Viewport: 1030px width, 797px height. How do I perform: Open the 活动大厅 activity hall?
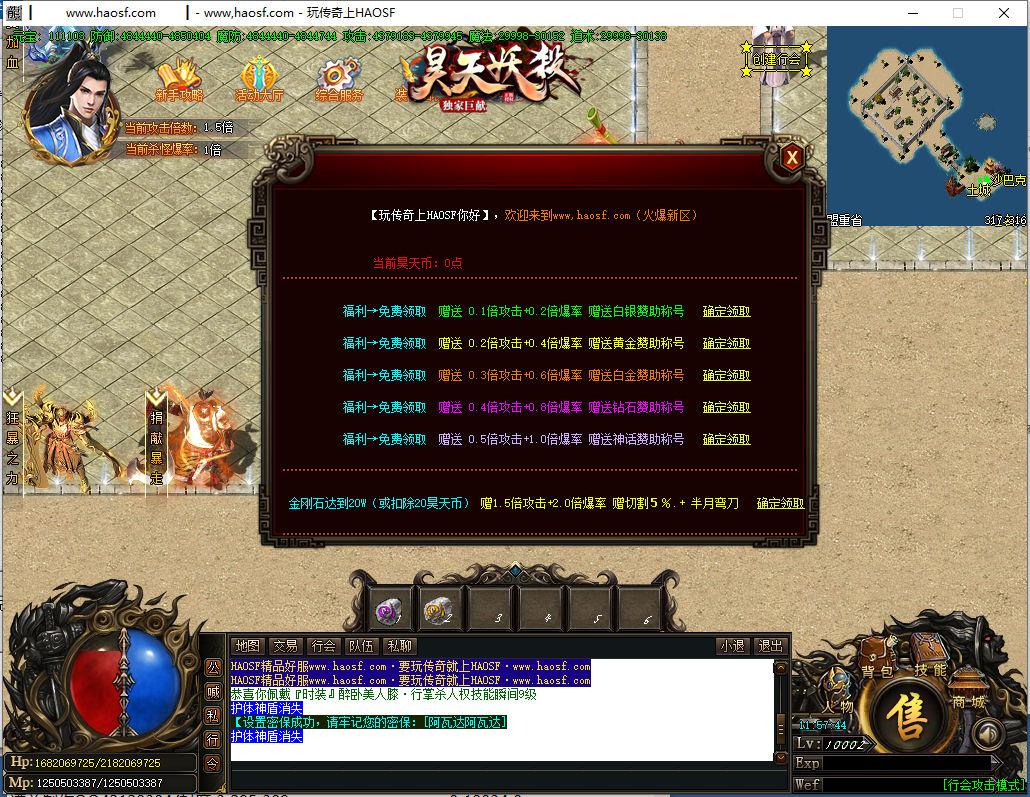[x=259, y=80]
